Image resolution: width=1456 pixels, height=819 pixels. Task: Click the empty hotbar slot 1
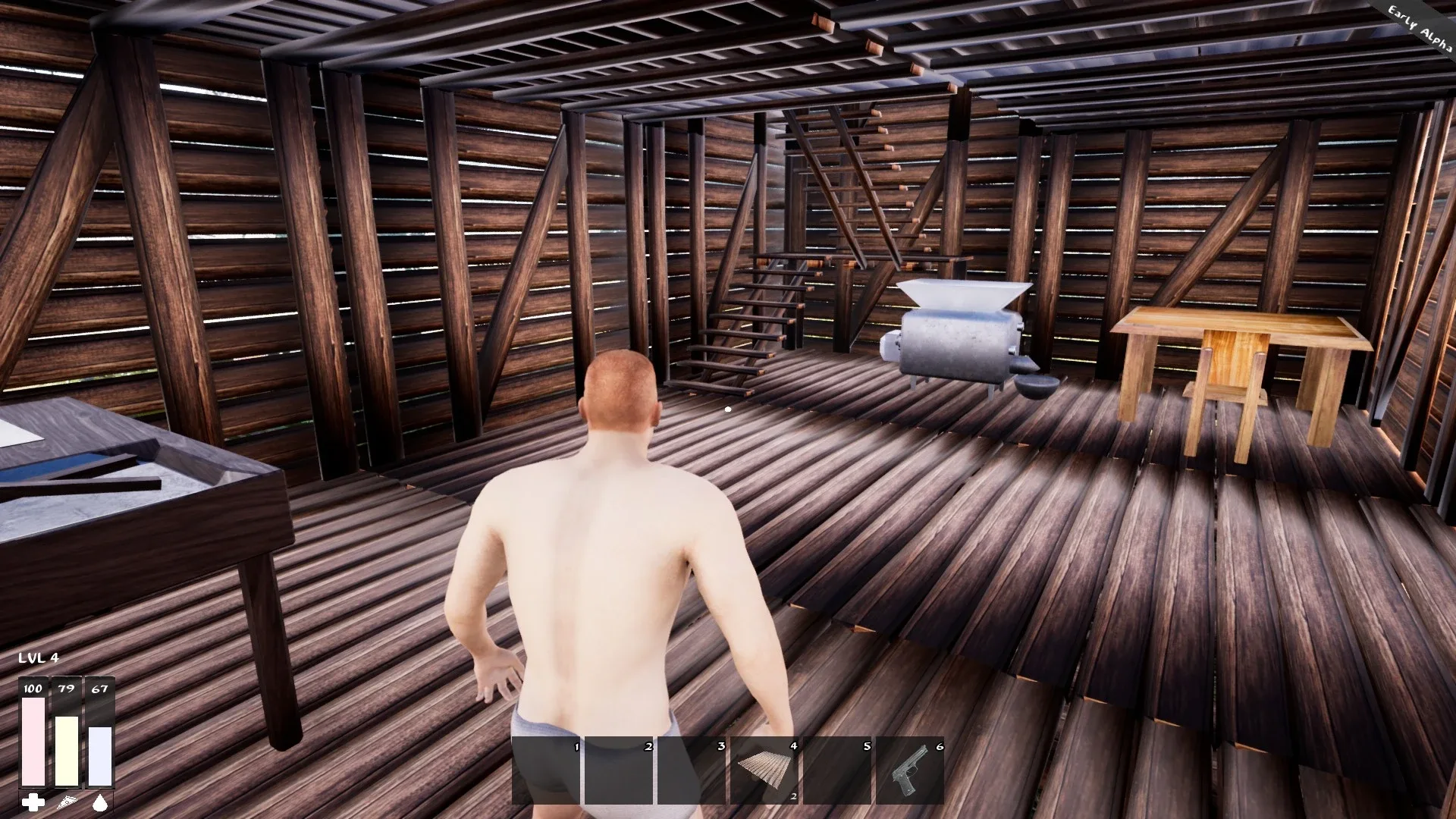[546, 770]
